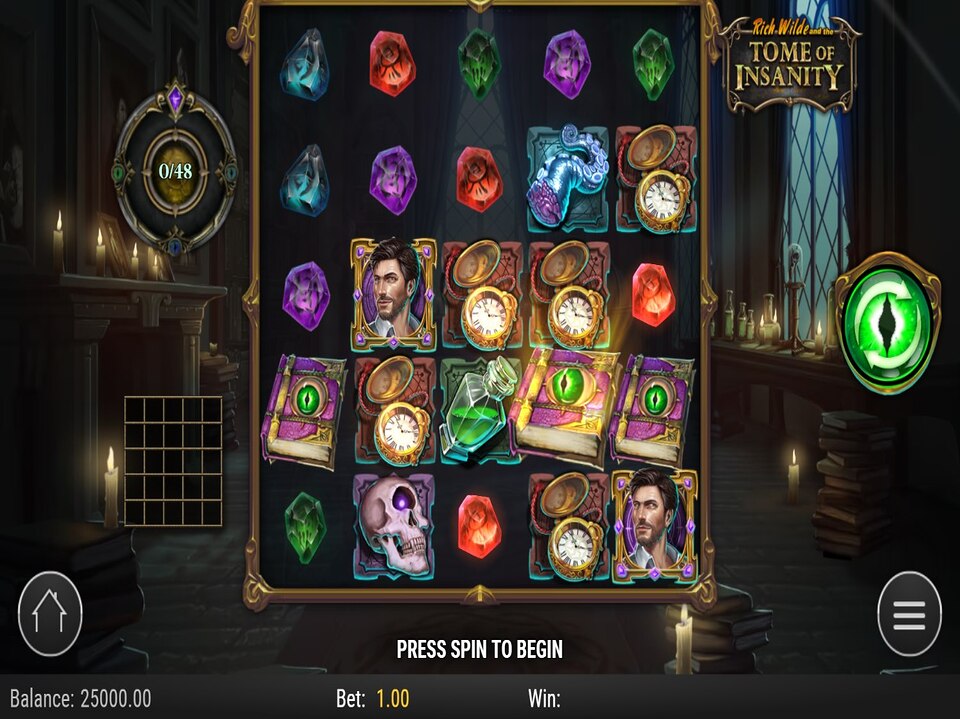960x719 pixels.
Task: Spin the reels with the green eye button
Action: 887,322
